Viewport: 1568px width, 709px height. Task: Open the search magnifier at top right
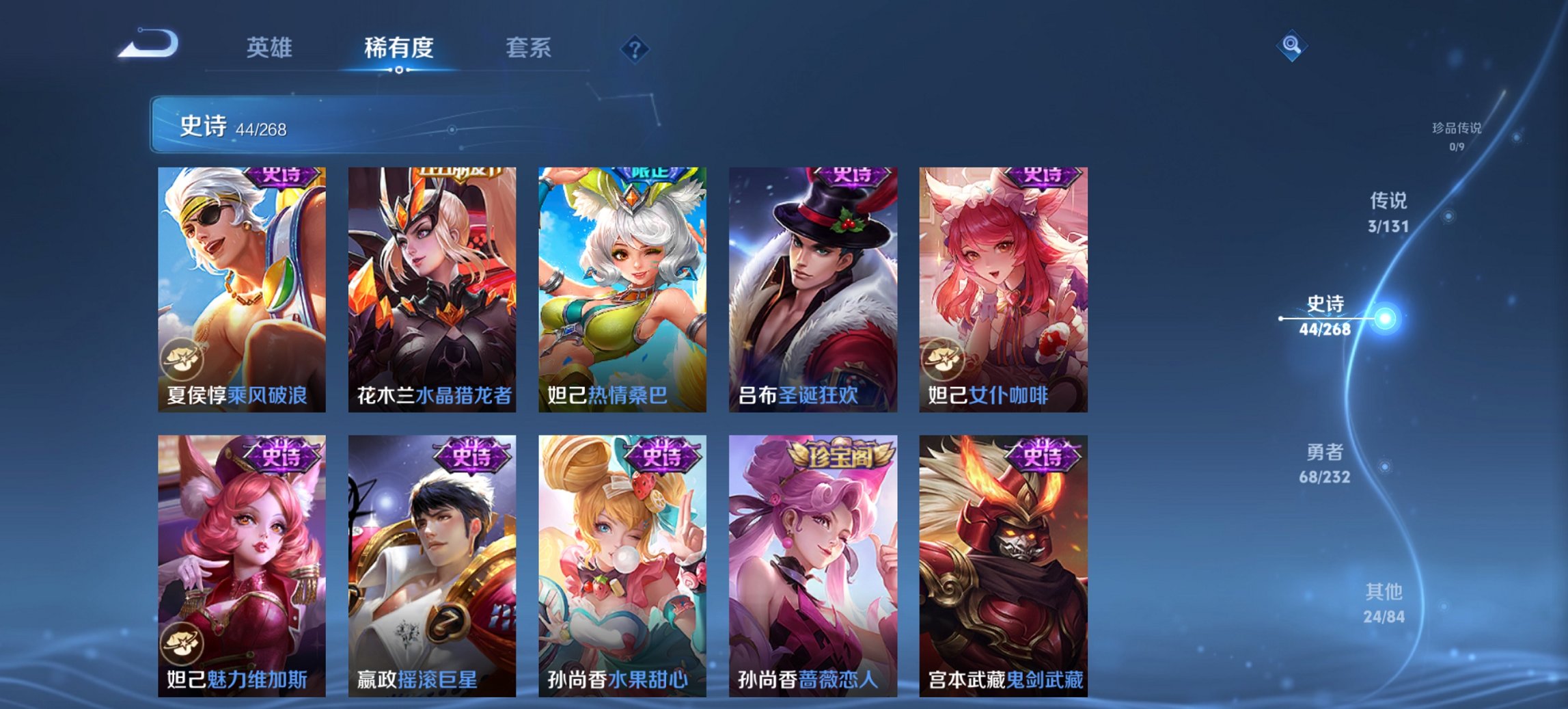click(1290, 46)
